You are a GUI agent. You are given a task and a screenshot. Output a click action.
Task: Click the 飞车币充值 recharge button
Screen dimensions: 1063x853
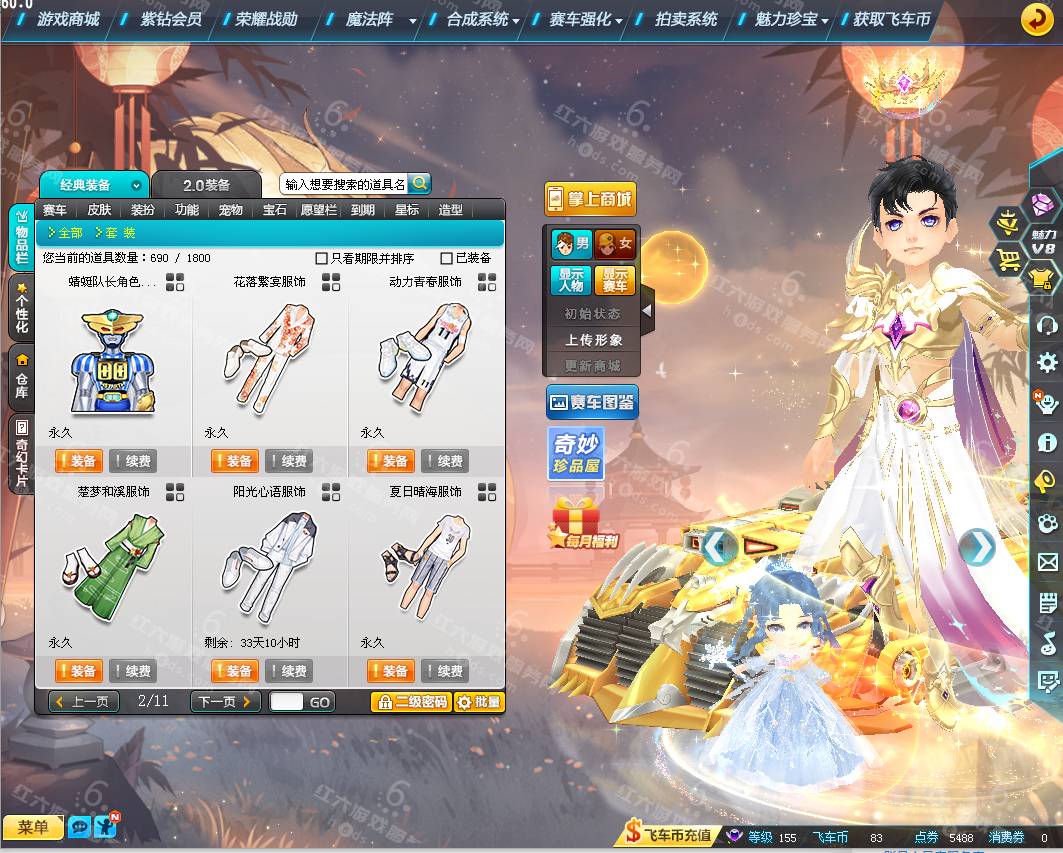click(668, 835)
